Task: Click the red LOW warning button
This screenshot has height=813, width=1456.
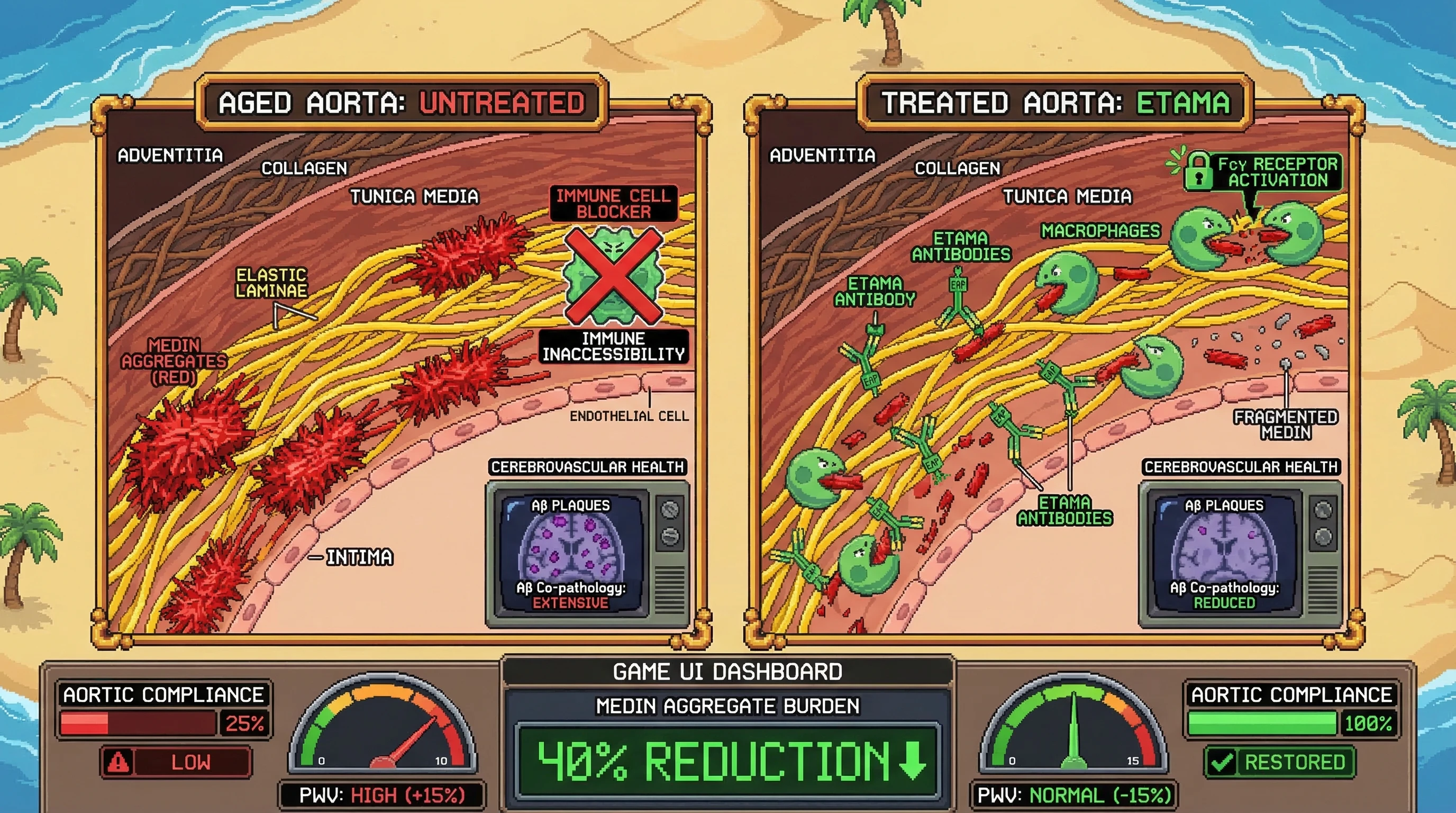Action: [x=176, y=762]
